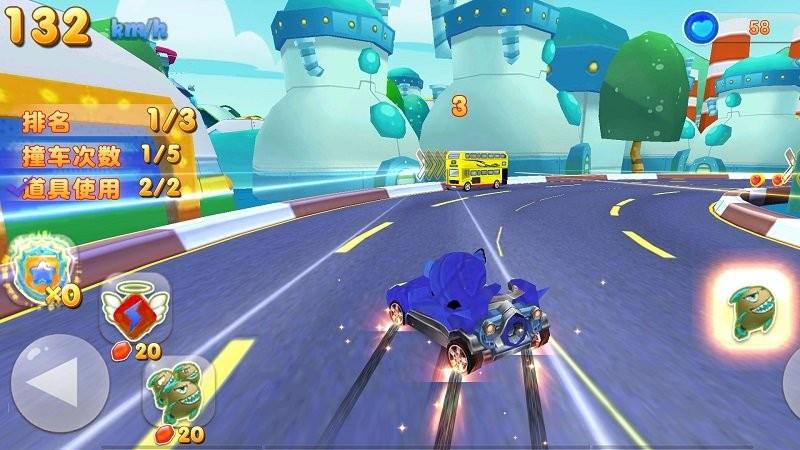Tap the left steering arrow button
This screenshot has height=450, width=800.
click(59, 383)
